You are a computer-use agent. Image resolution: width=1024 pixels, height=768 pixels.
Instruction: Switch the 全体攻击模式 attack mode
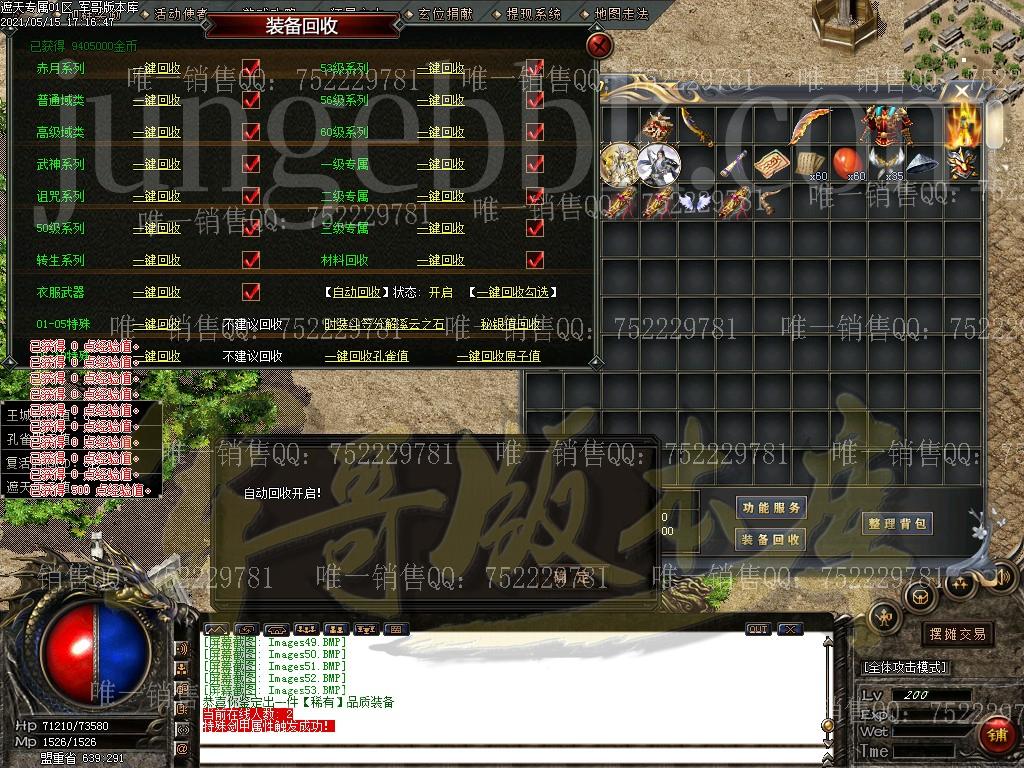[905, 667]
